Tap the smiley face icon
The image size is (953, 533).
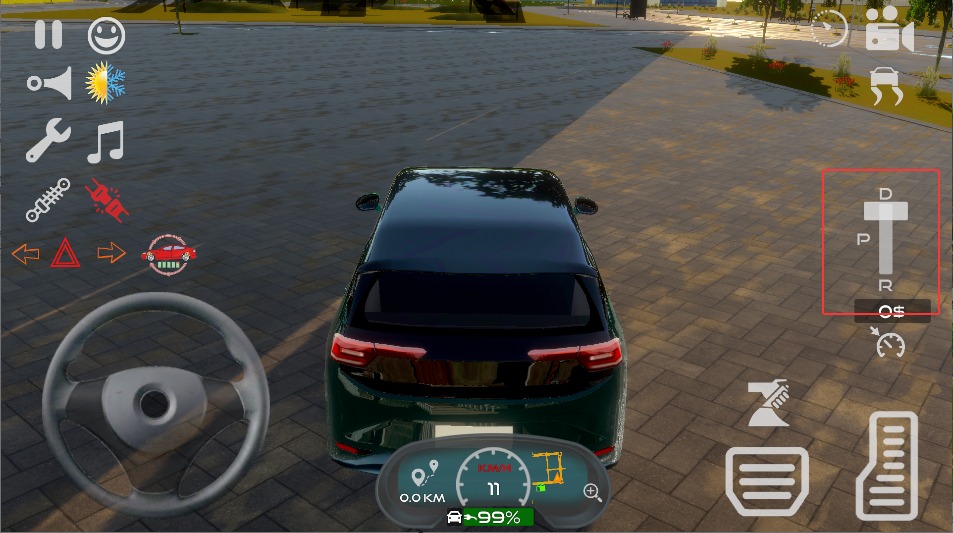point(106,36)
